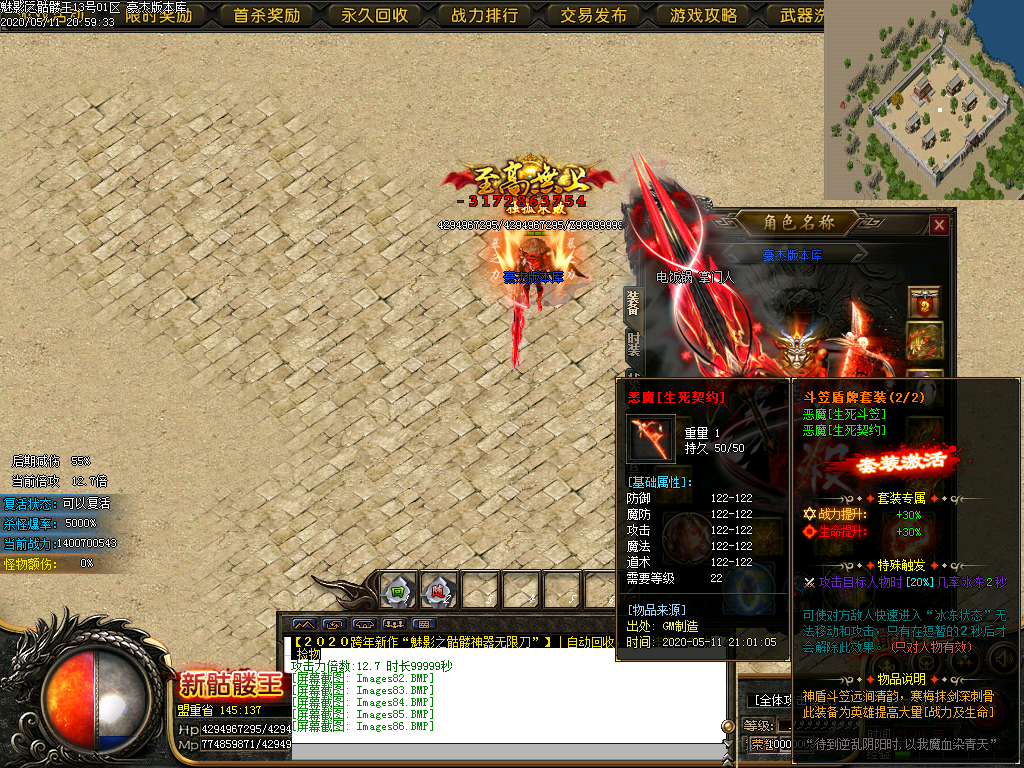Use the red 随 hotbar item
This screenshot has height=768, width=1024.
click(x=438, y=591)
